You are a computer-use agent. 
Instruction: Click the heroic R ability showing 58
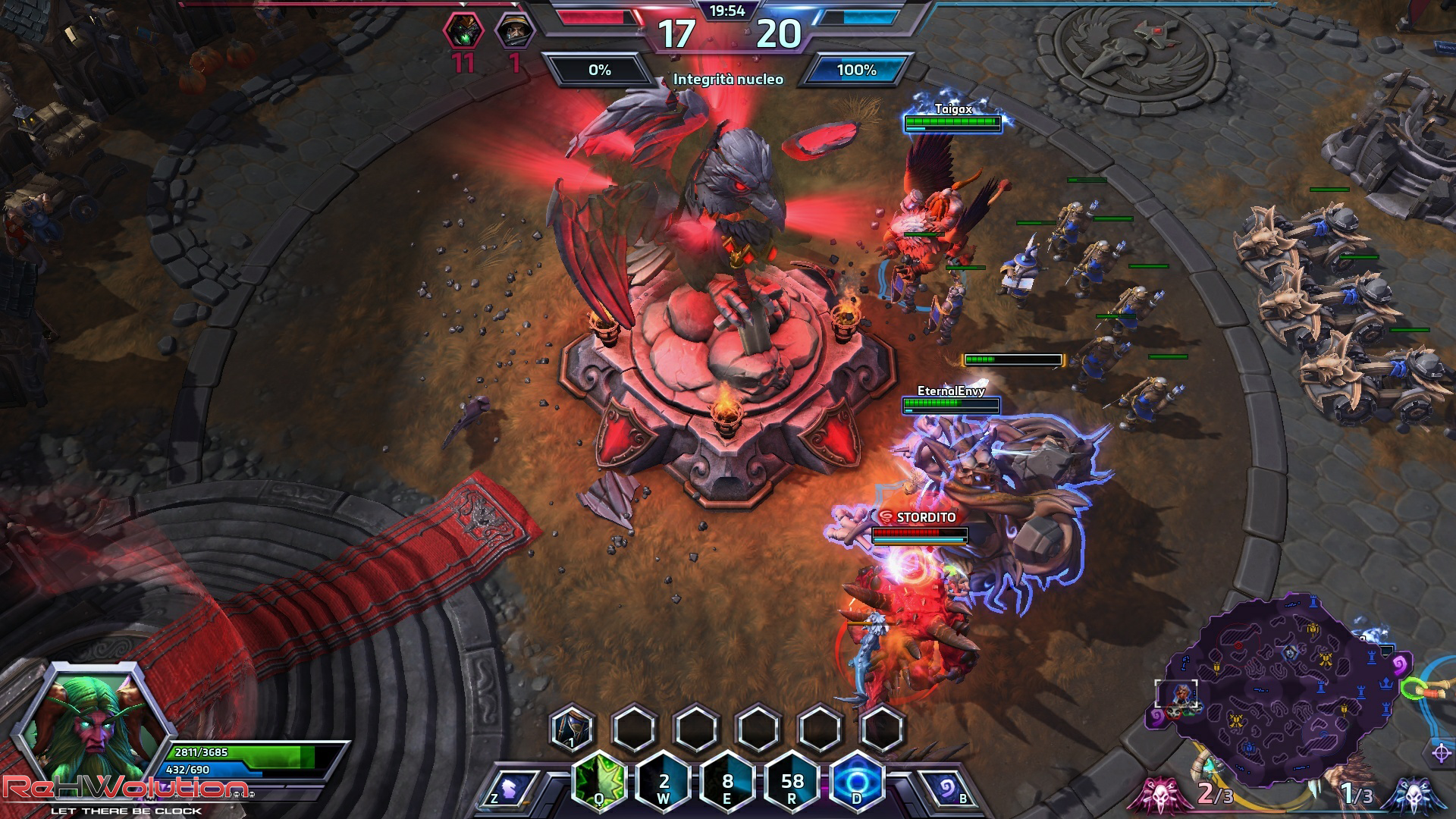[x=792, y=781]
